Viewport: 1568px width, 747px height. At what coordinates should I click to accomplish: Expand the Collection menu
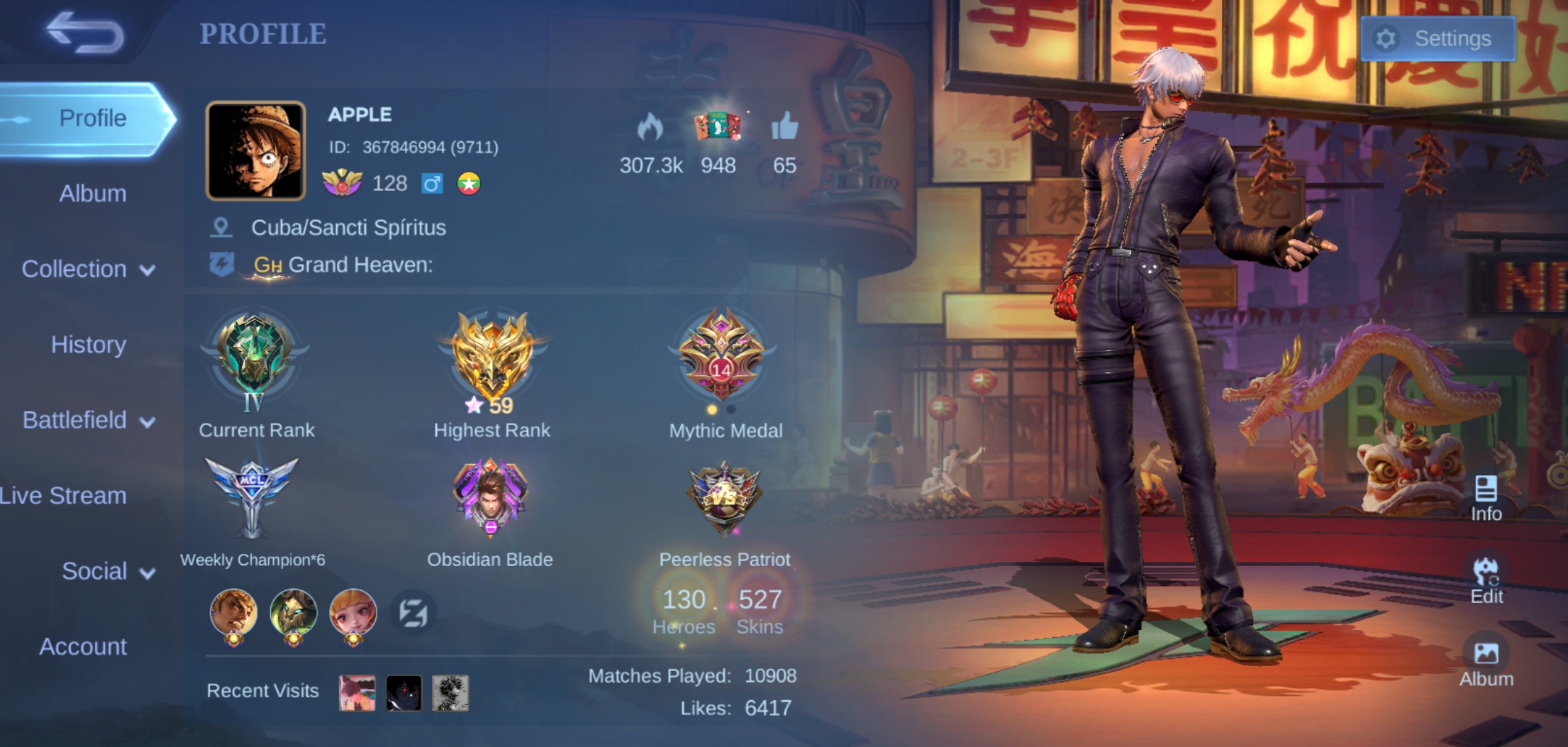(88, 270)
